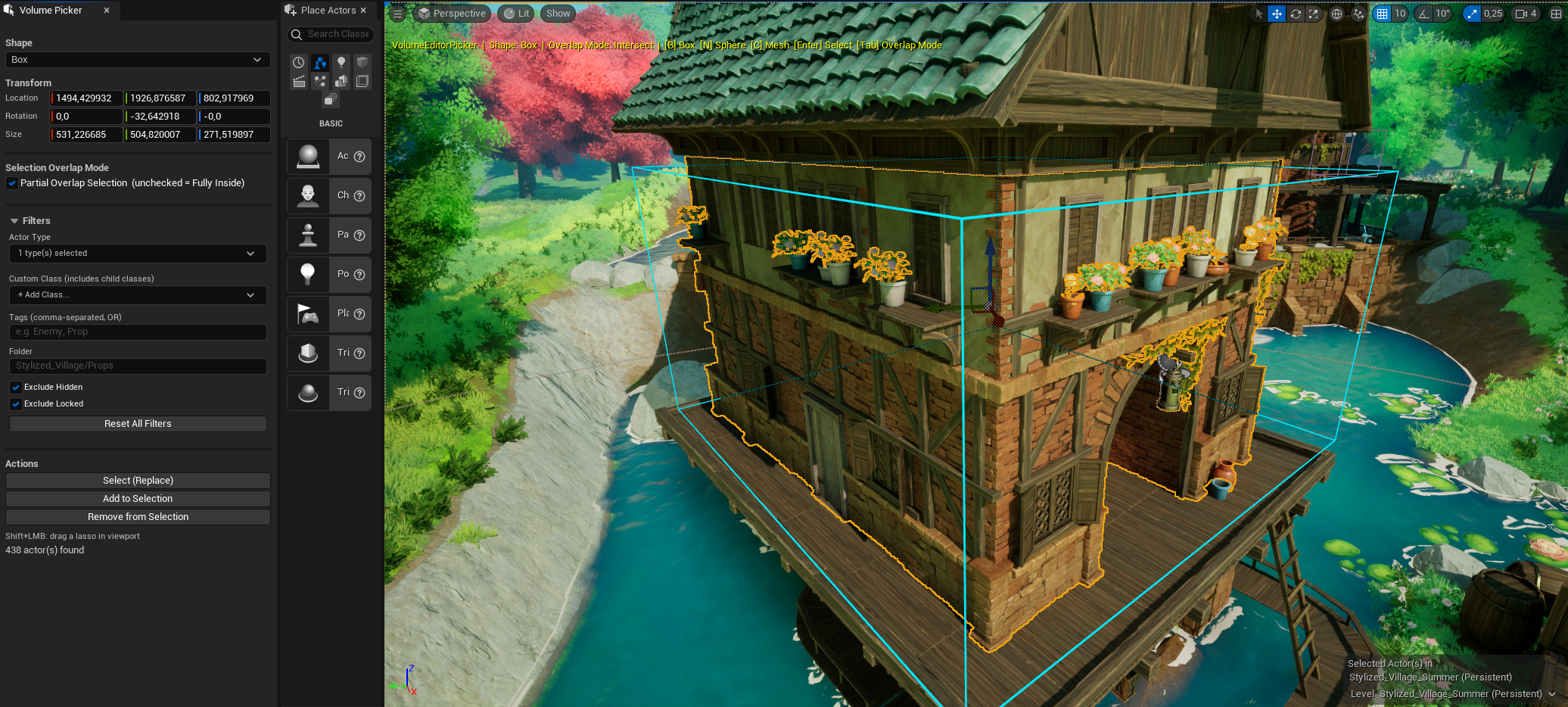Screen dimensions: 1568x707
Task: Collapse the Filters section header
Action: pyautogui.click(x=14, y=221)
